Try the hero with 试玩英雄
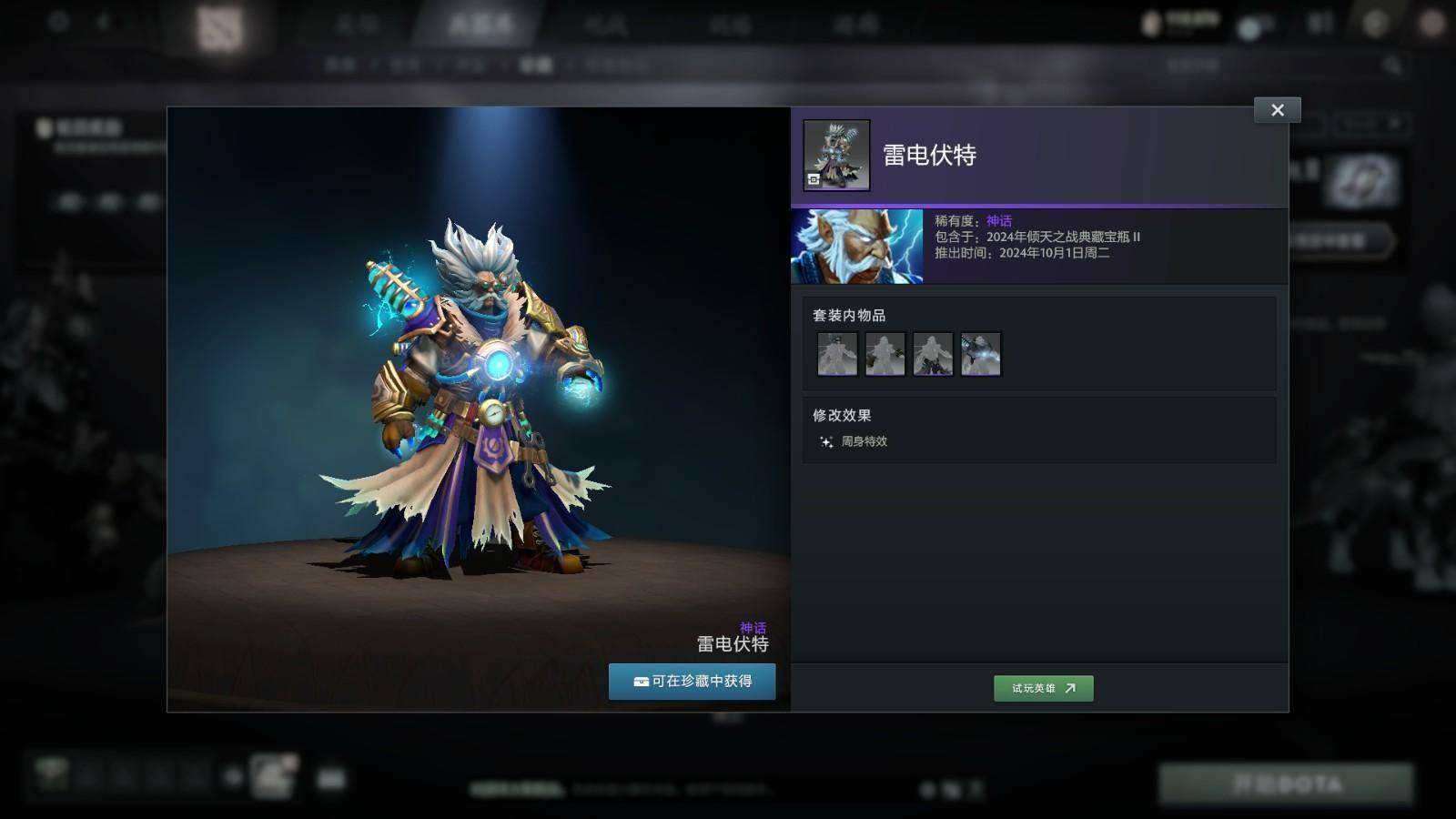Screen dimensions: 1456x819 (1043, 688)
